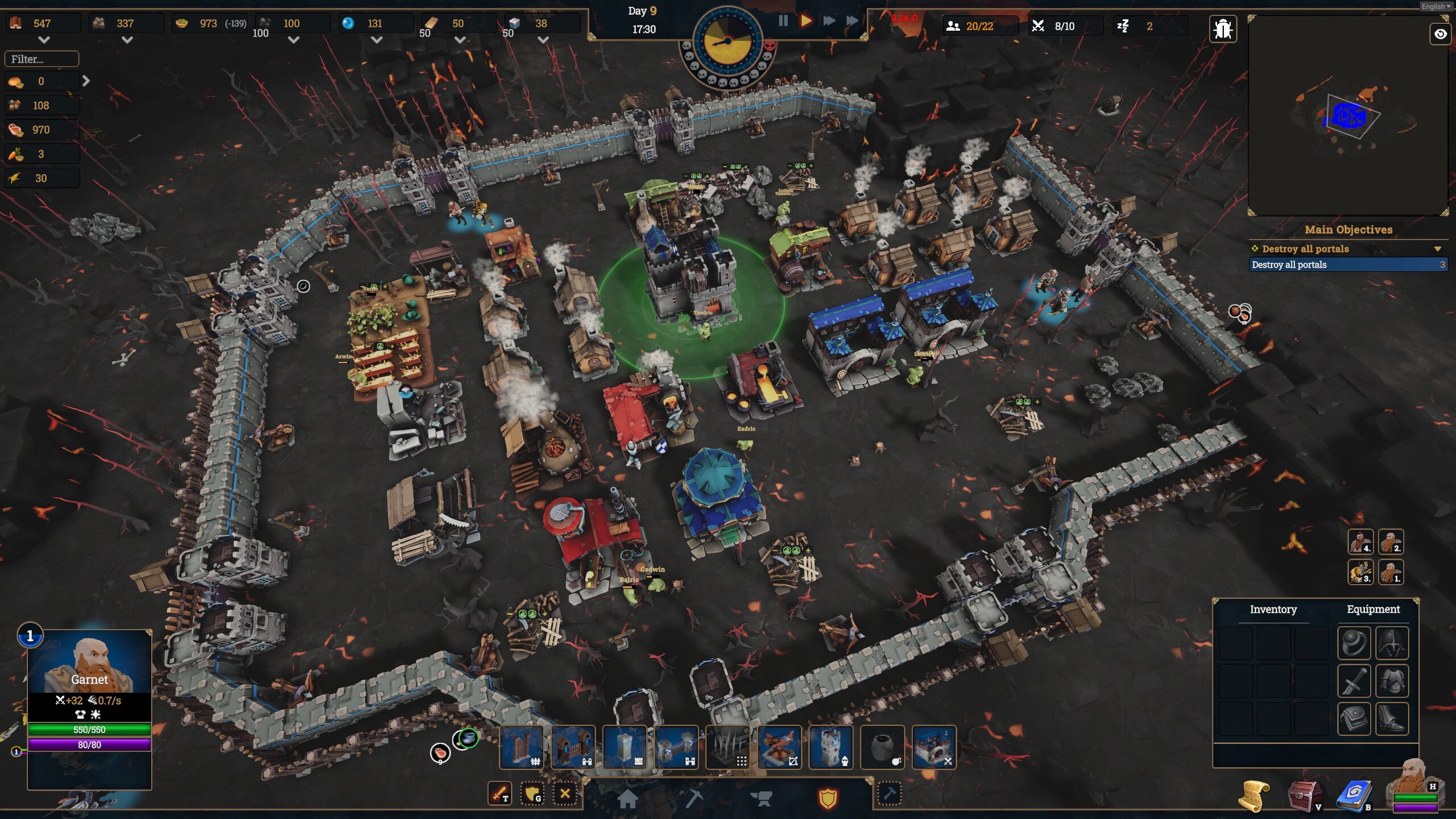Switch to the housing build category
The image size is (1456, 819).
pos(627,799)
